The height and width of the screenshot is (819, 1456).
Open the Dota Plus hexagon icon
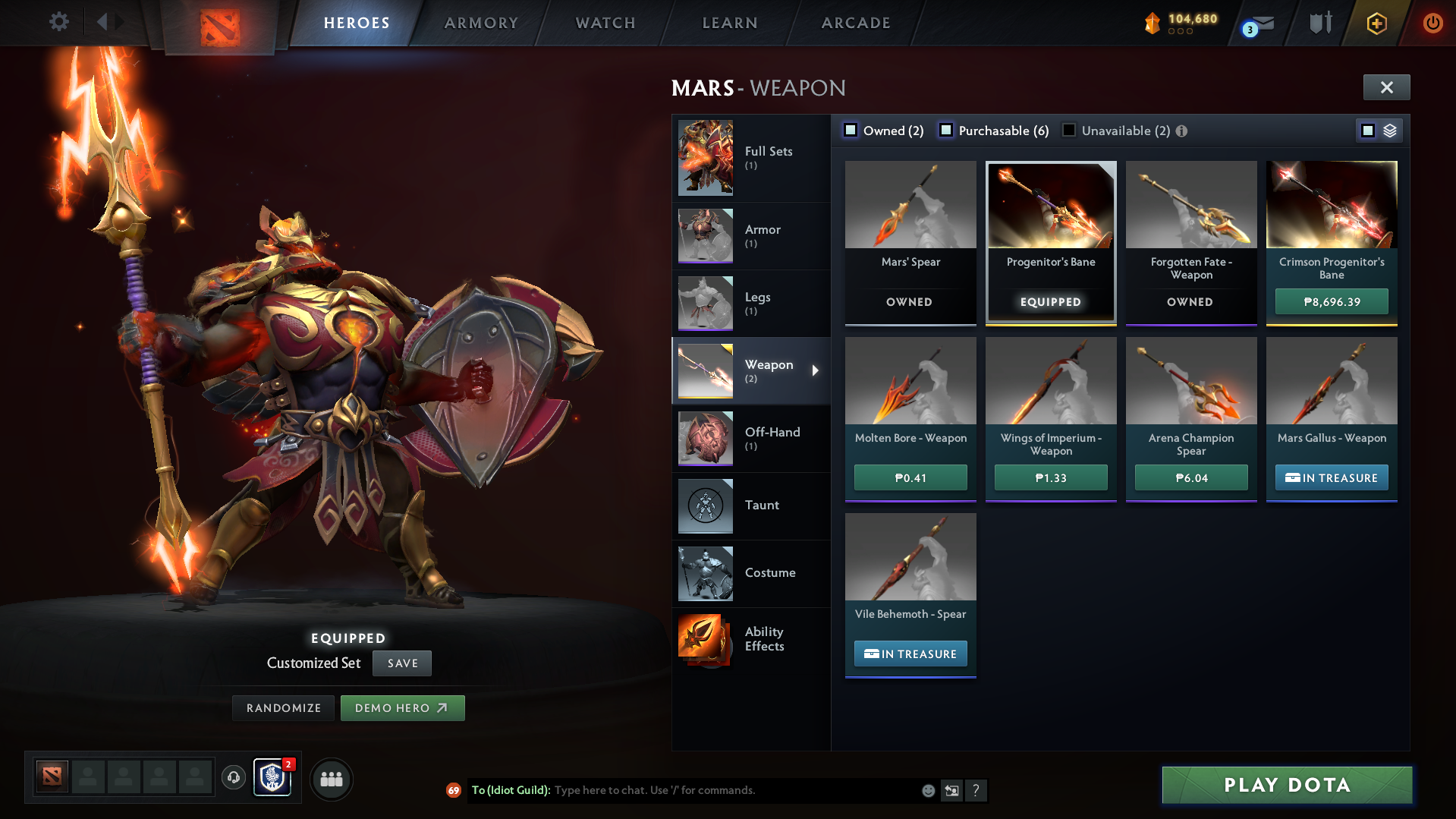(x=1376, y=23)
